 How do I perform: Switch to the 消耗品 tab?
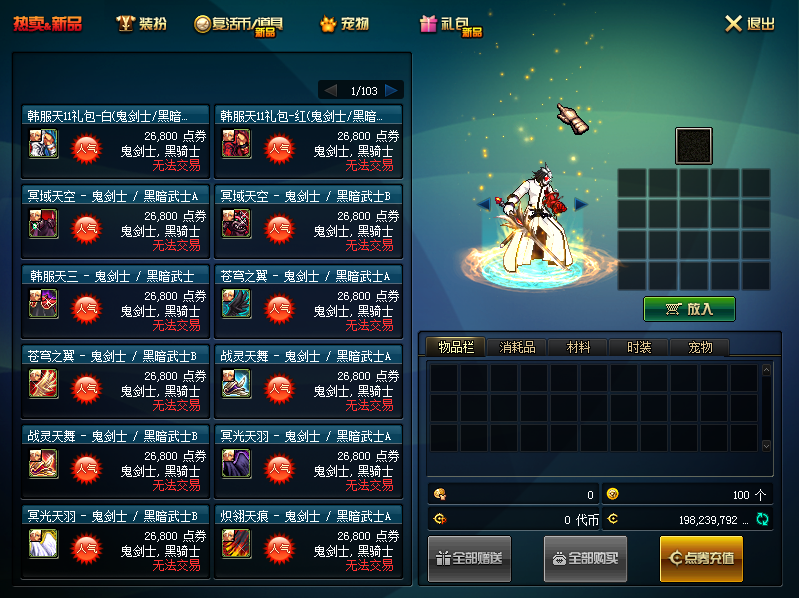click(517, 347)
